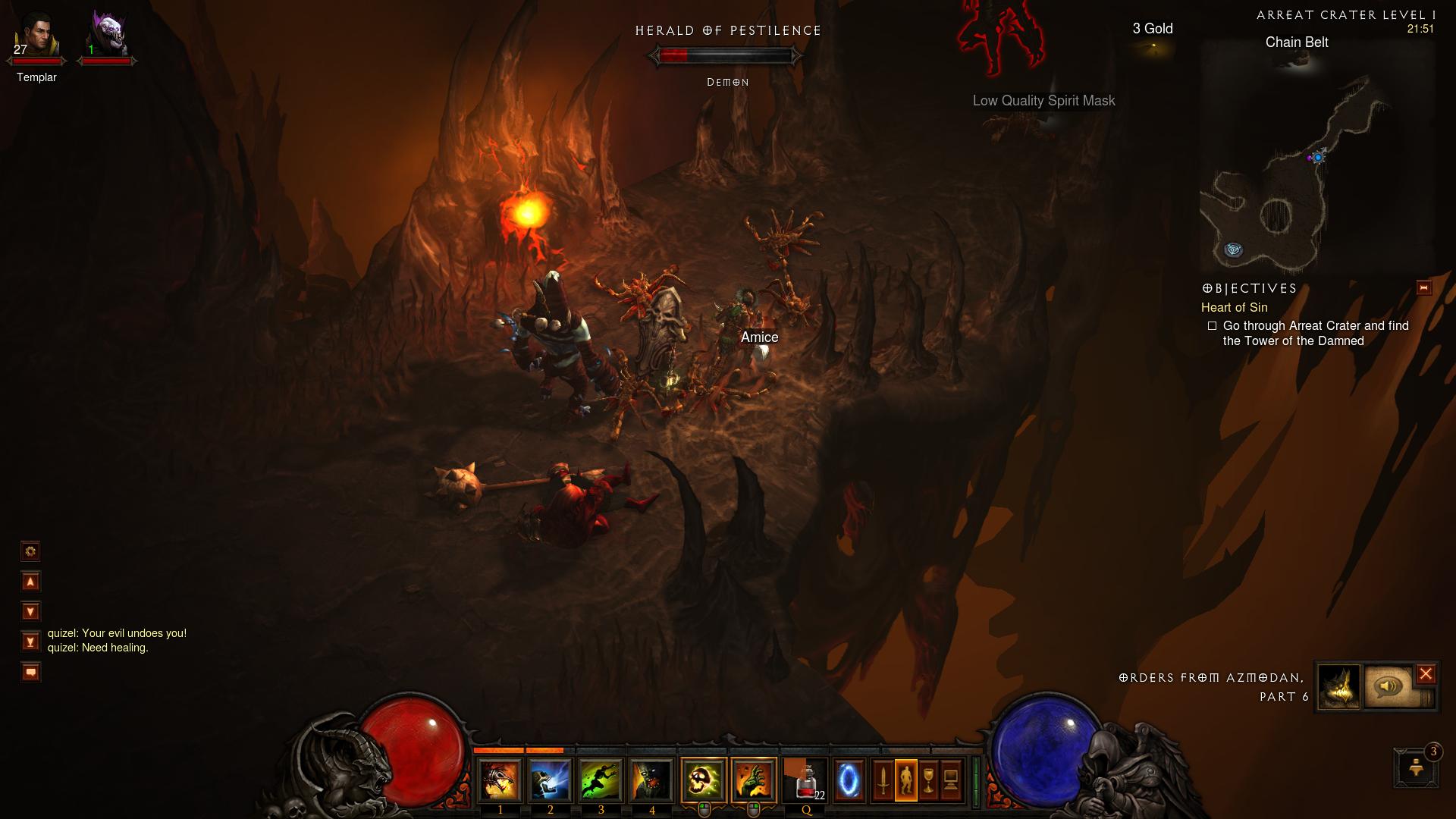Play the Orders from Azmodan audio scroll

1389,687
